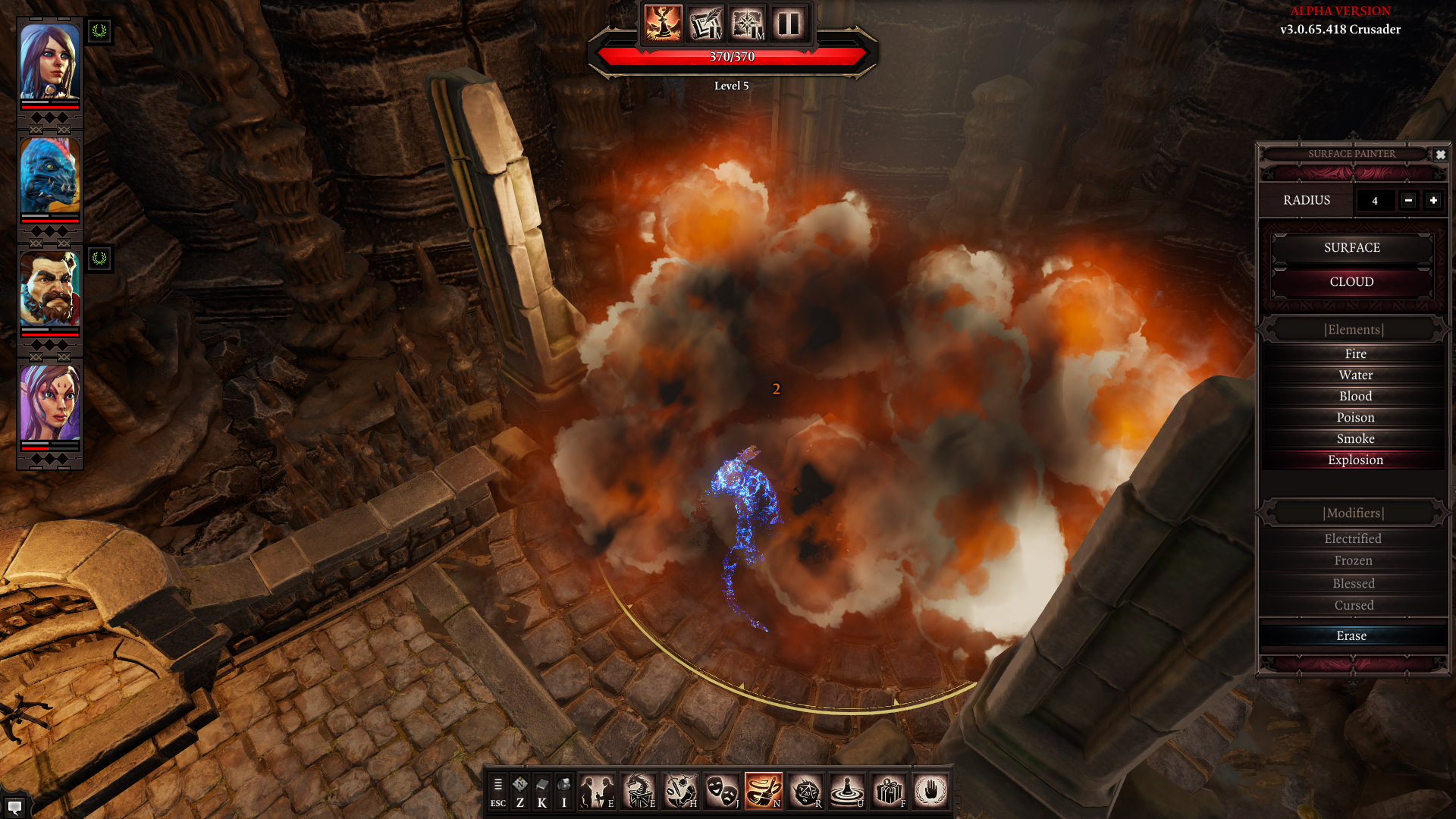Increase the surface painter radius
The width and height of the screenshot is (1456, 819).
[x=1433, y=200]
